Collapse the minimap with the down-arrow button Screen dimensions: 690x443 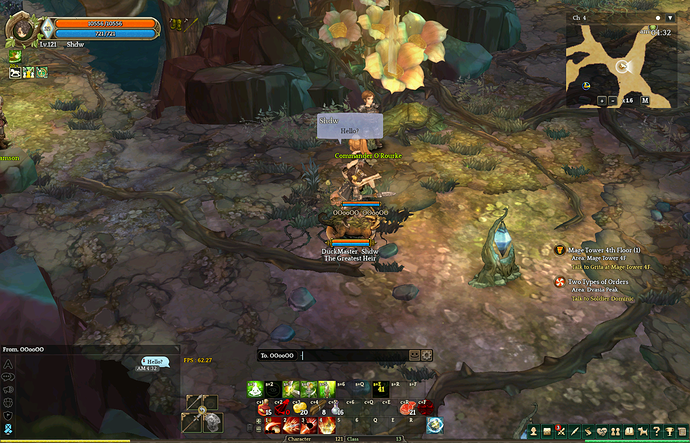coord(670,17)
